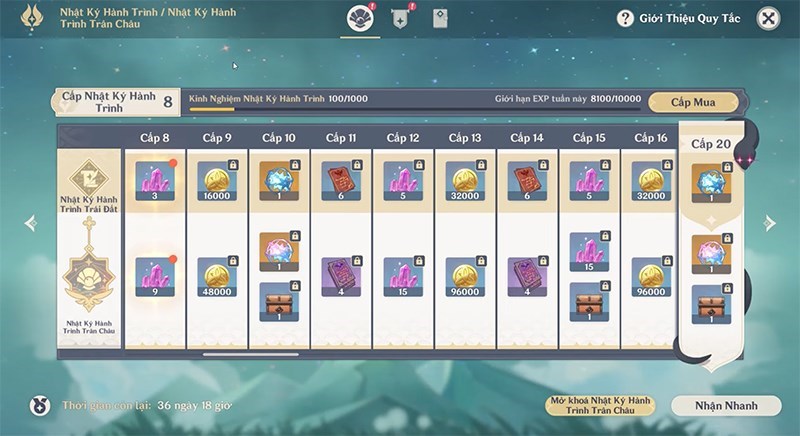Show the next page of reward levels

[x=769, y=223]
